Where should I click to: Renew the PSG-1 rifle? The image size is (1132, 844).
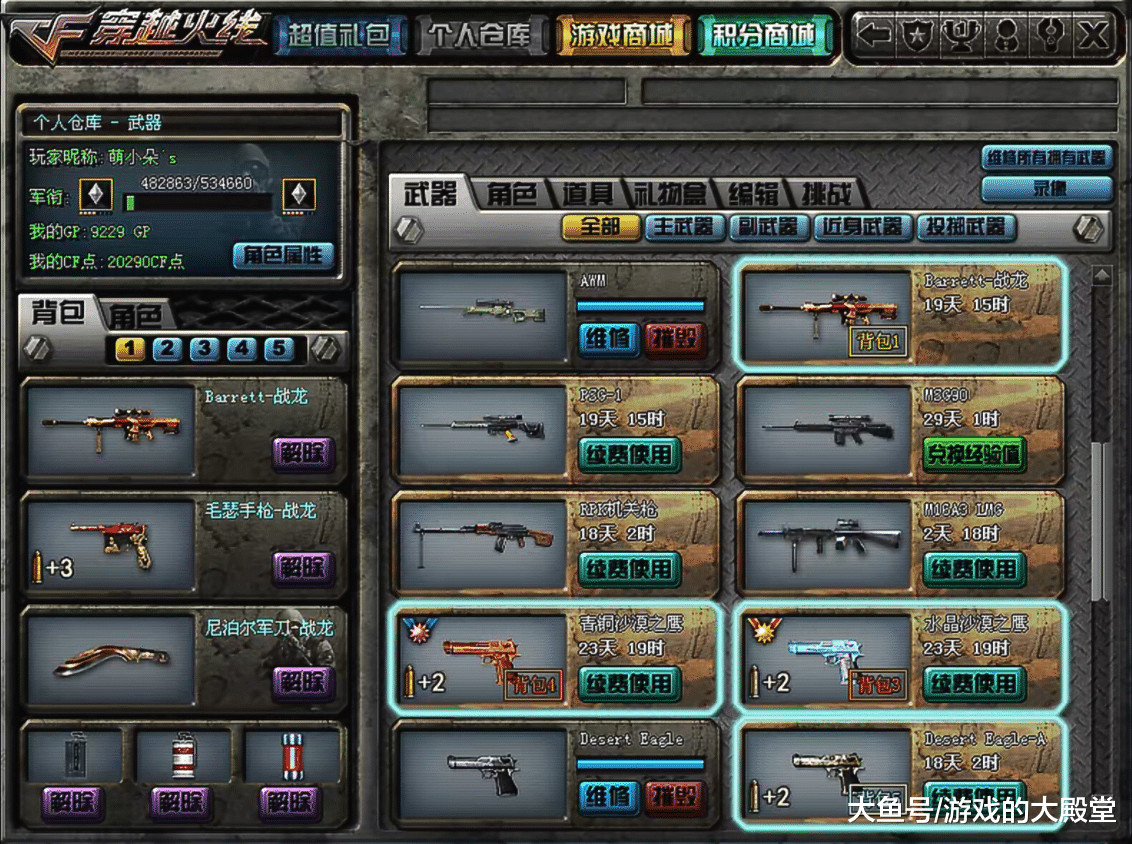pos(629,455)
